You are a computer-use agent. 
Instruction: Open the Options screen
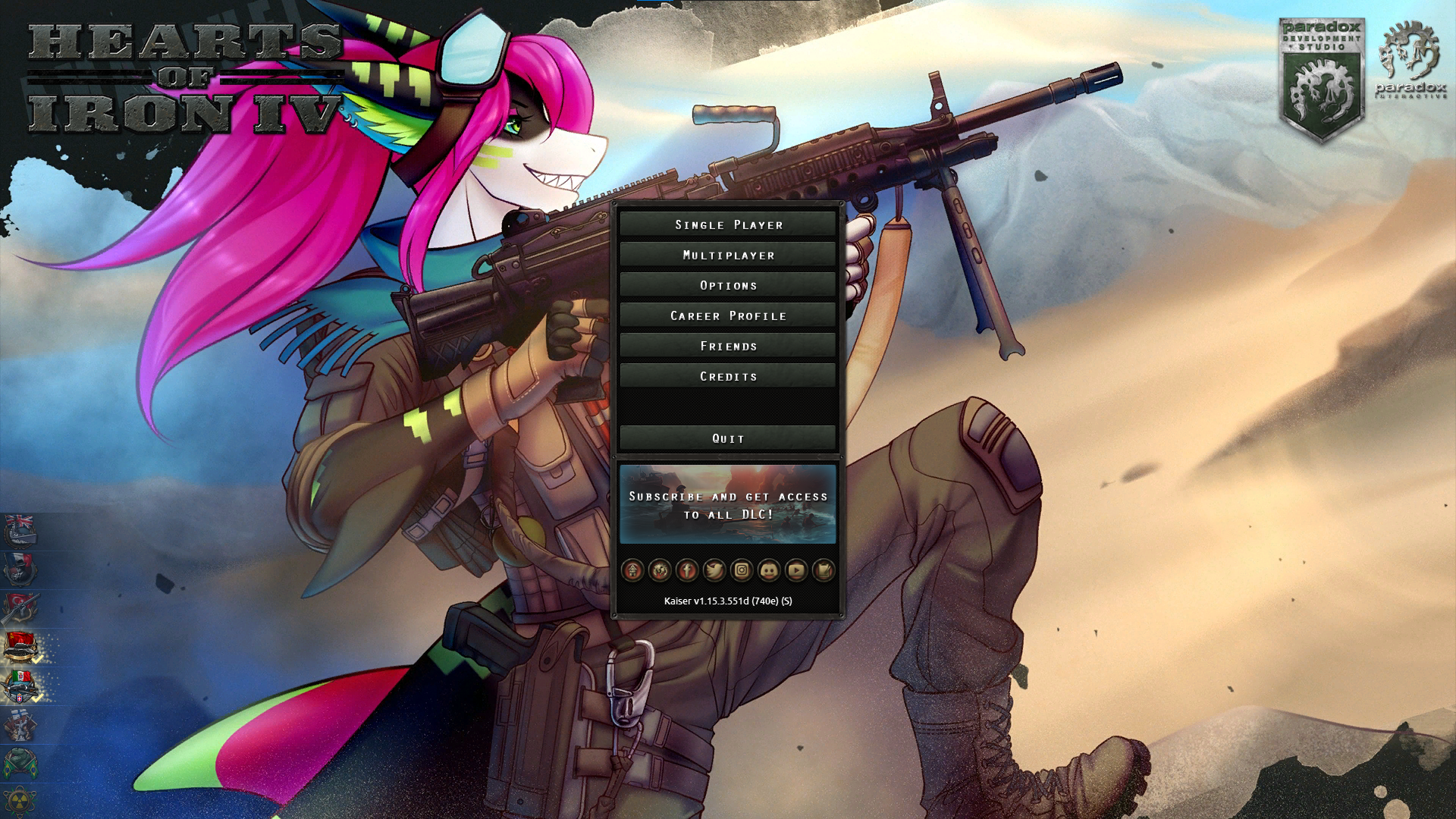[727, 285]
